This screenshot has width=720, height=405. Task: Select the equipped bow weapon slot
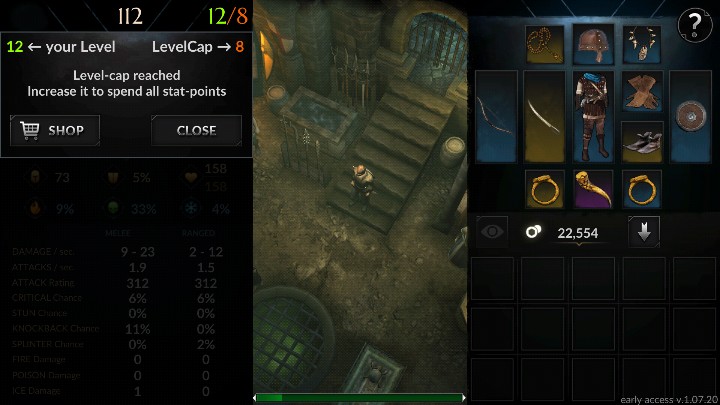pyautogui.click(x=496, y=116)
